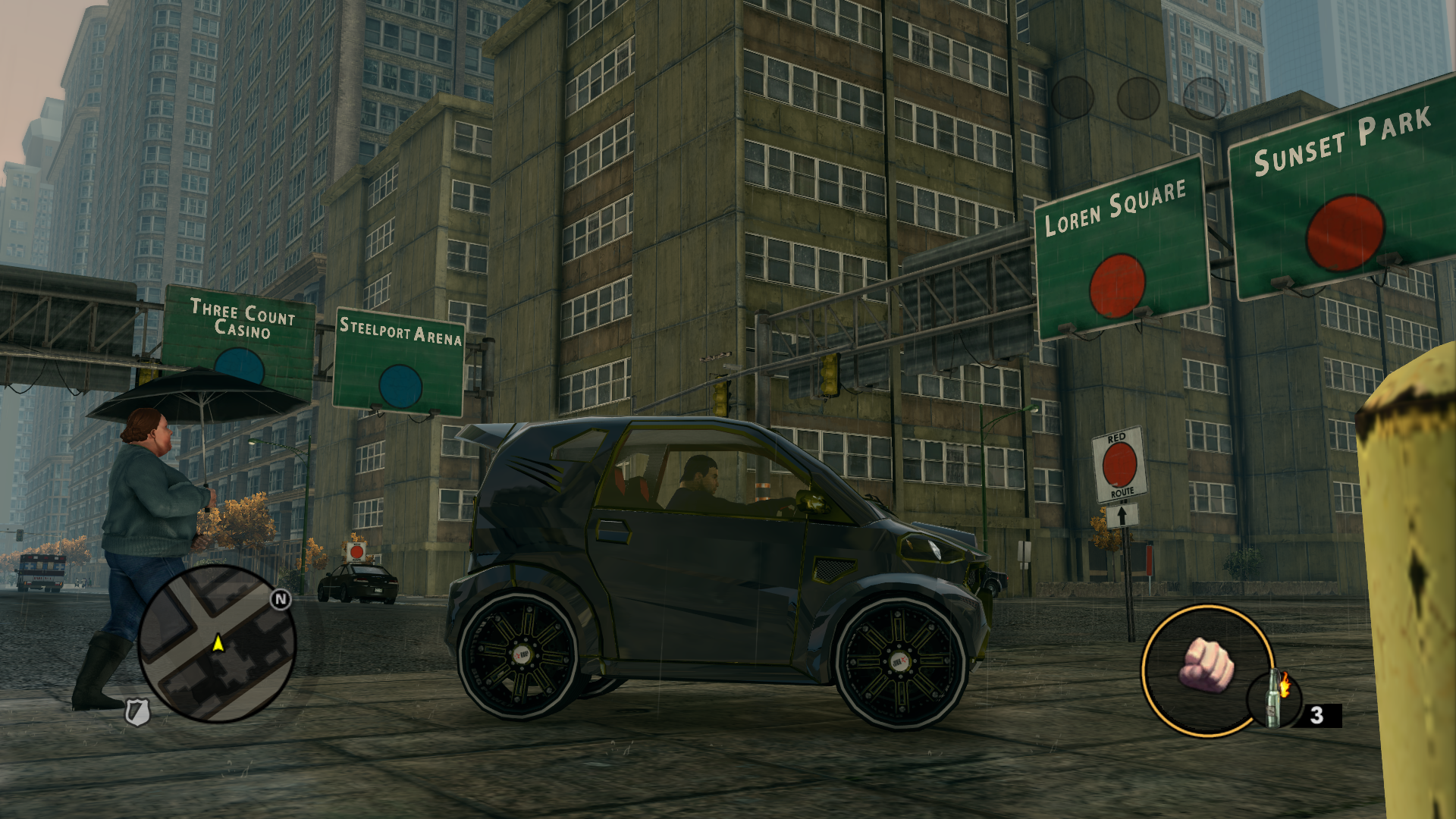The width and height of the screenshot is (1456, 819).
Task: Click the circular minimap
Action: click(216, 643)
